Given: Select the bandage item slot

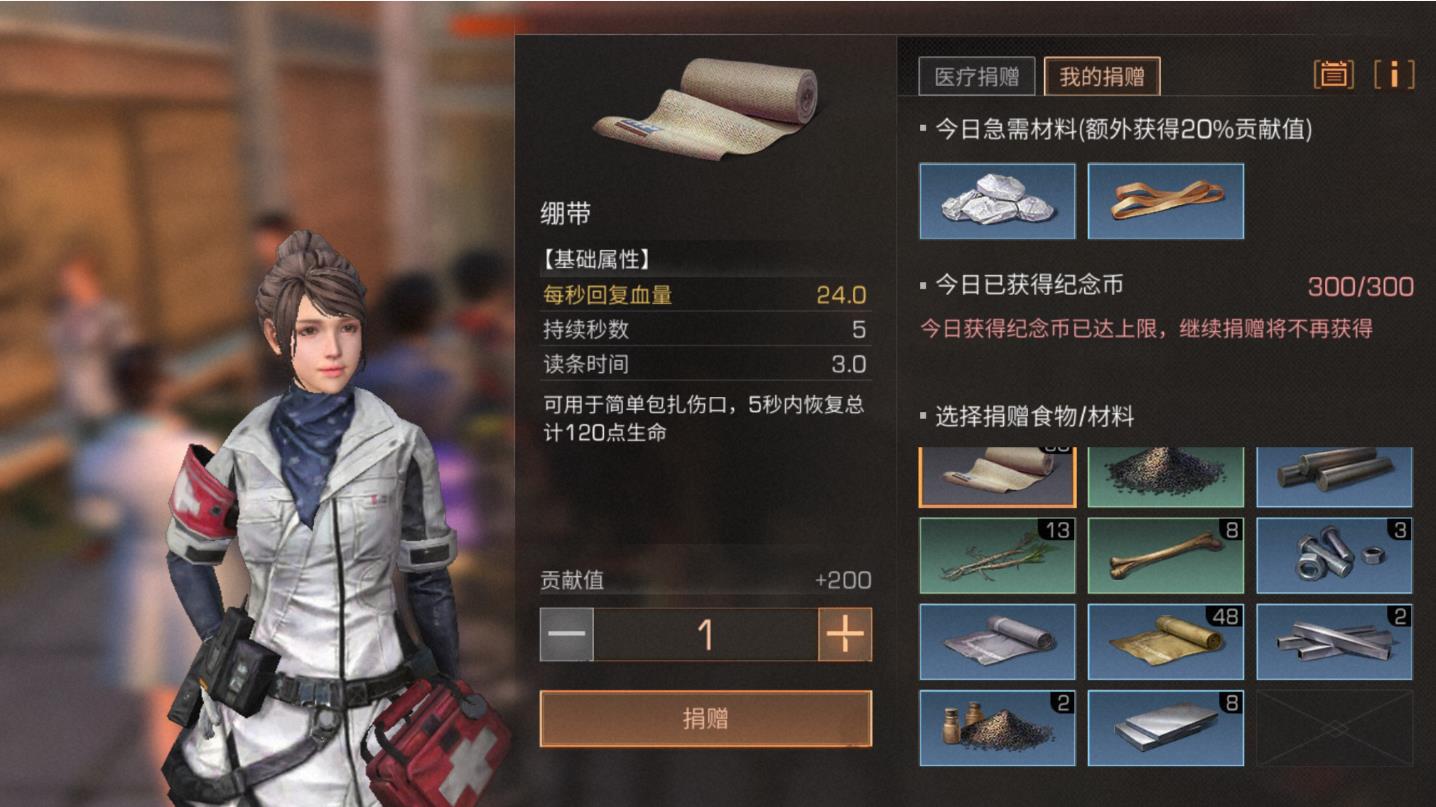Looking at the screenshot, I should 997,476.
